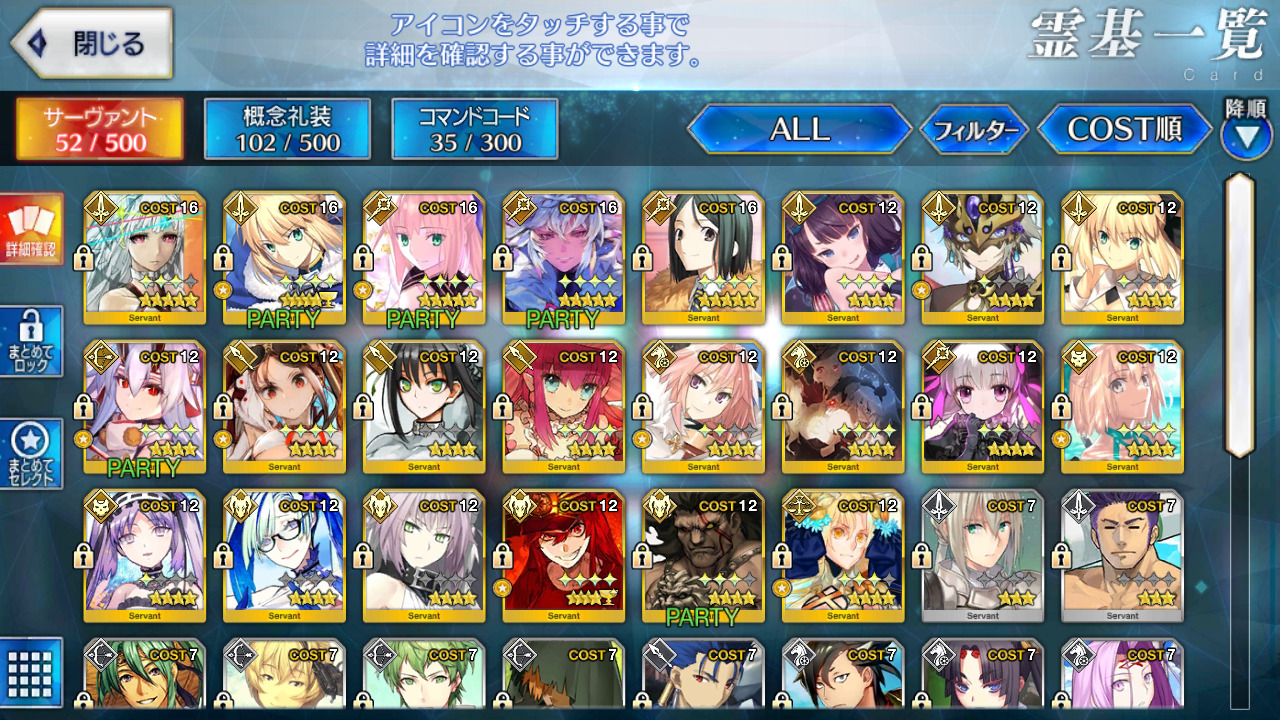This screenshot has width=1280, height=720.
Task: Click the ALL class selector
Action: 799,129
